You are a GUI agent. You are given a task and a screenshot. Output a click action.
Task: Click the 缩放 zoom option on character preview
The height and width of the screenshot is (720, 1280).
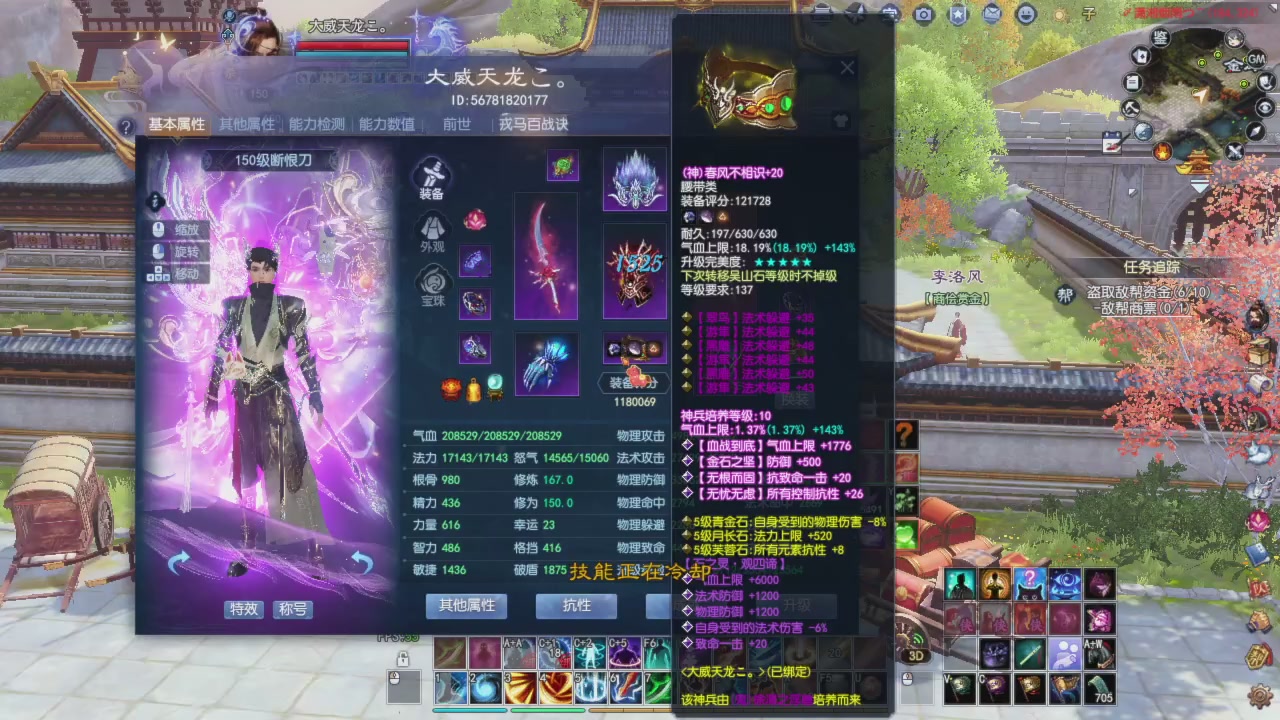pyautogui.click(x=176, y=230)
